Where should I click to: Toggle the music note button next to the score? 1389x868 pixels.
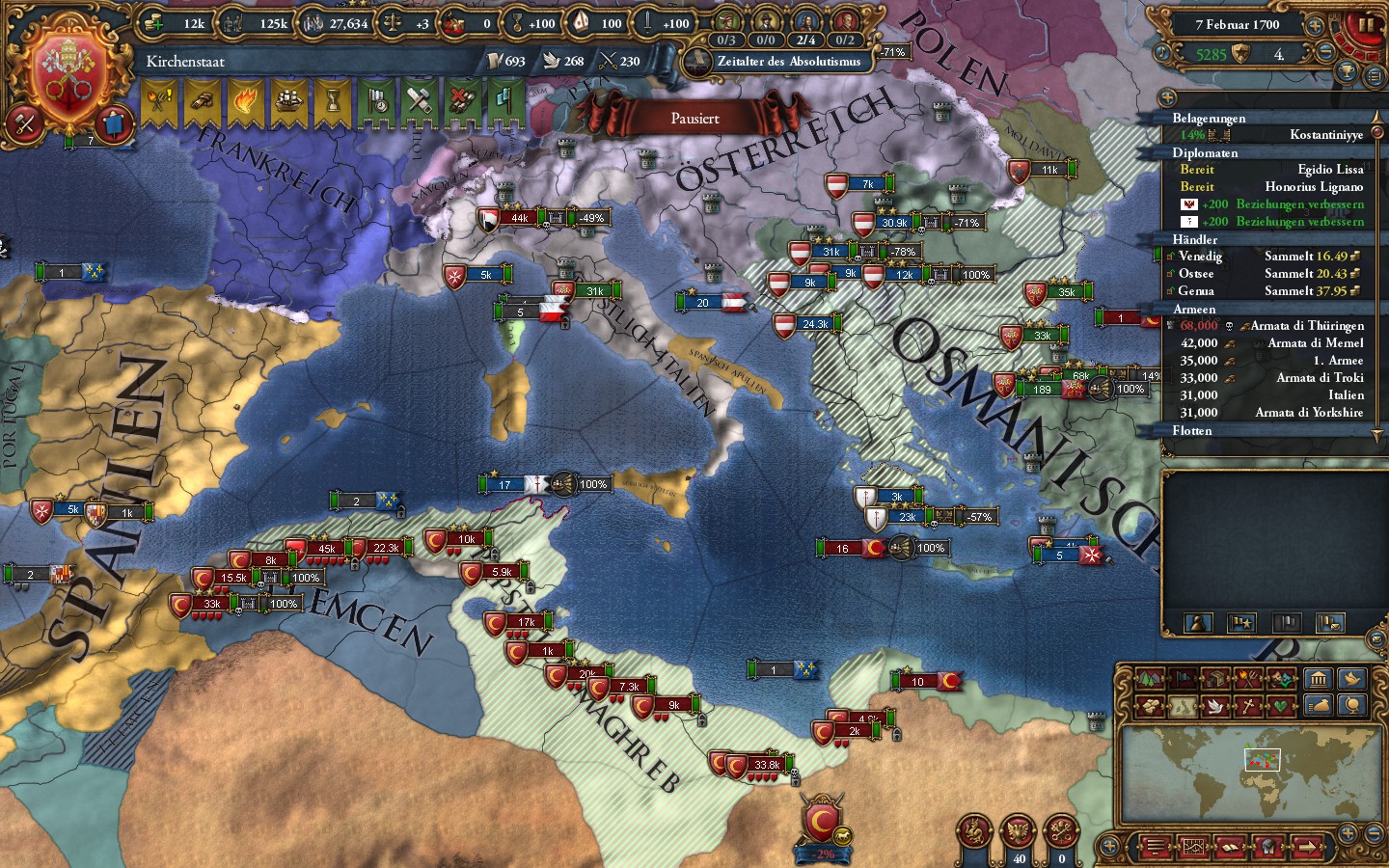tap(1162, 52)
